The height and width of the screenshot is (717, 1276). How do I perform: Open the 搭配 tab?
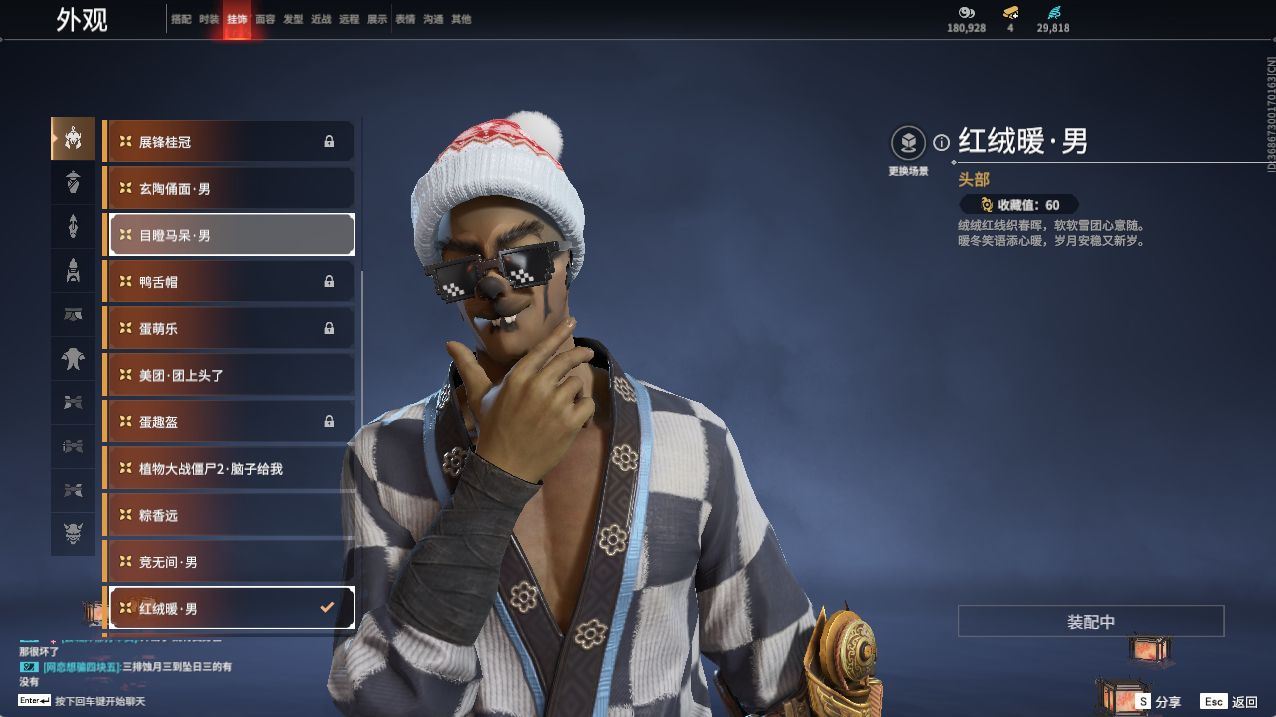click(181, 19)
